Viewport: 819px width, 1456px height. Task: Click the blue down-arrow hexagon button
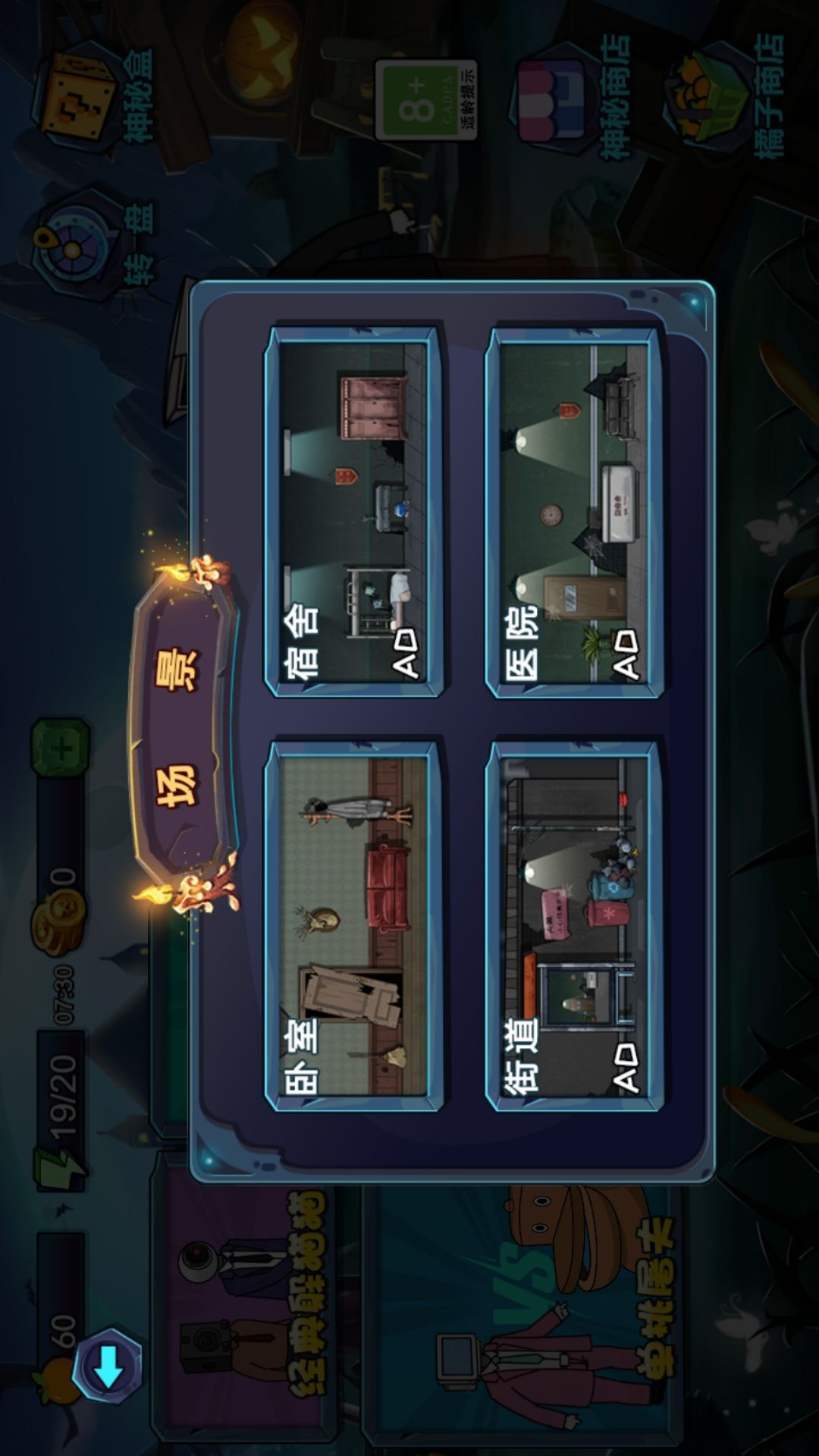[x=108, y=1367]
